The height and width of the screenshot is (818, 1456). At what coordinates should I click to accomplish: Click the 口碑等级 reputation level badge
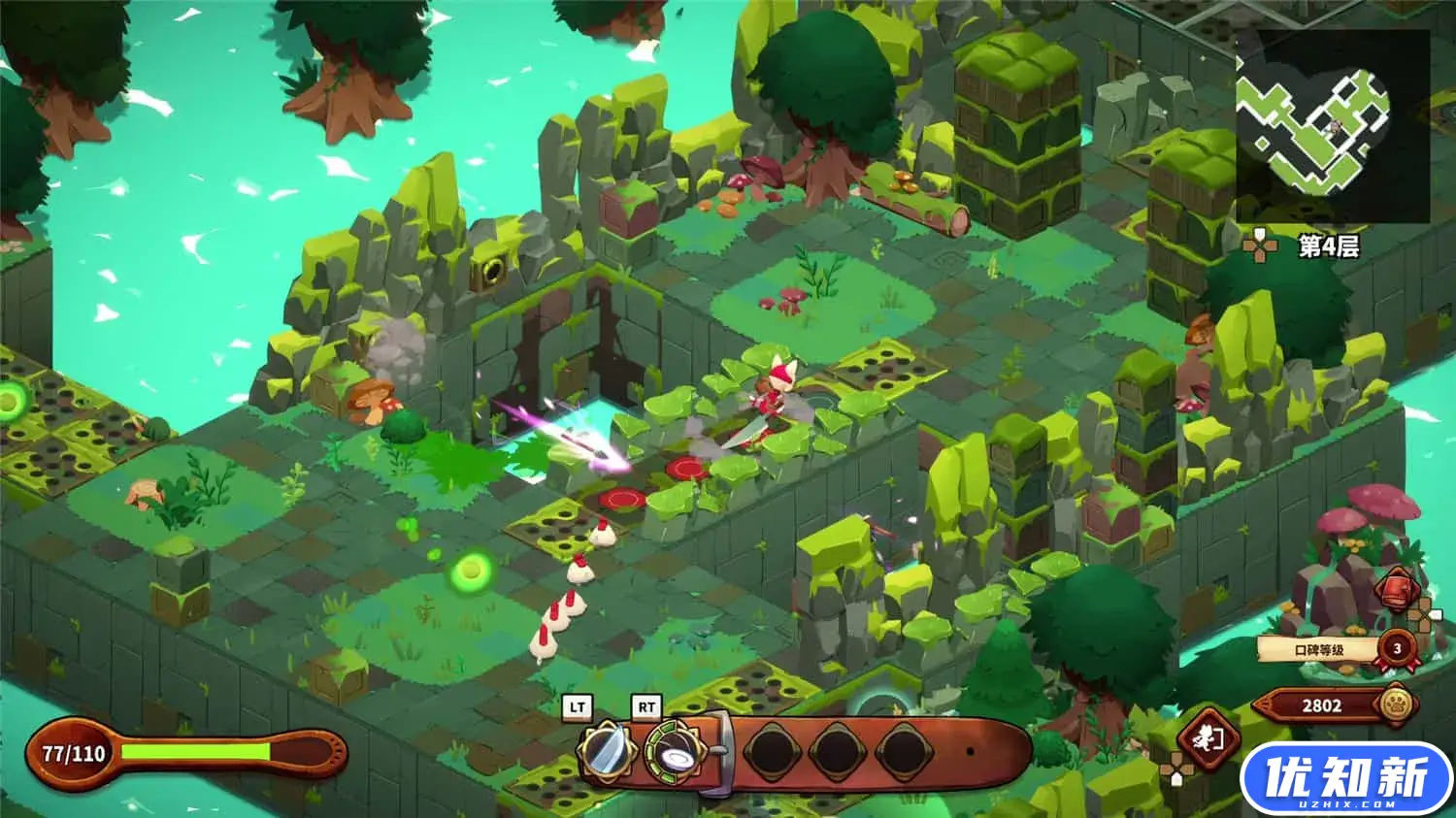click(x=1397, y=648)
